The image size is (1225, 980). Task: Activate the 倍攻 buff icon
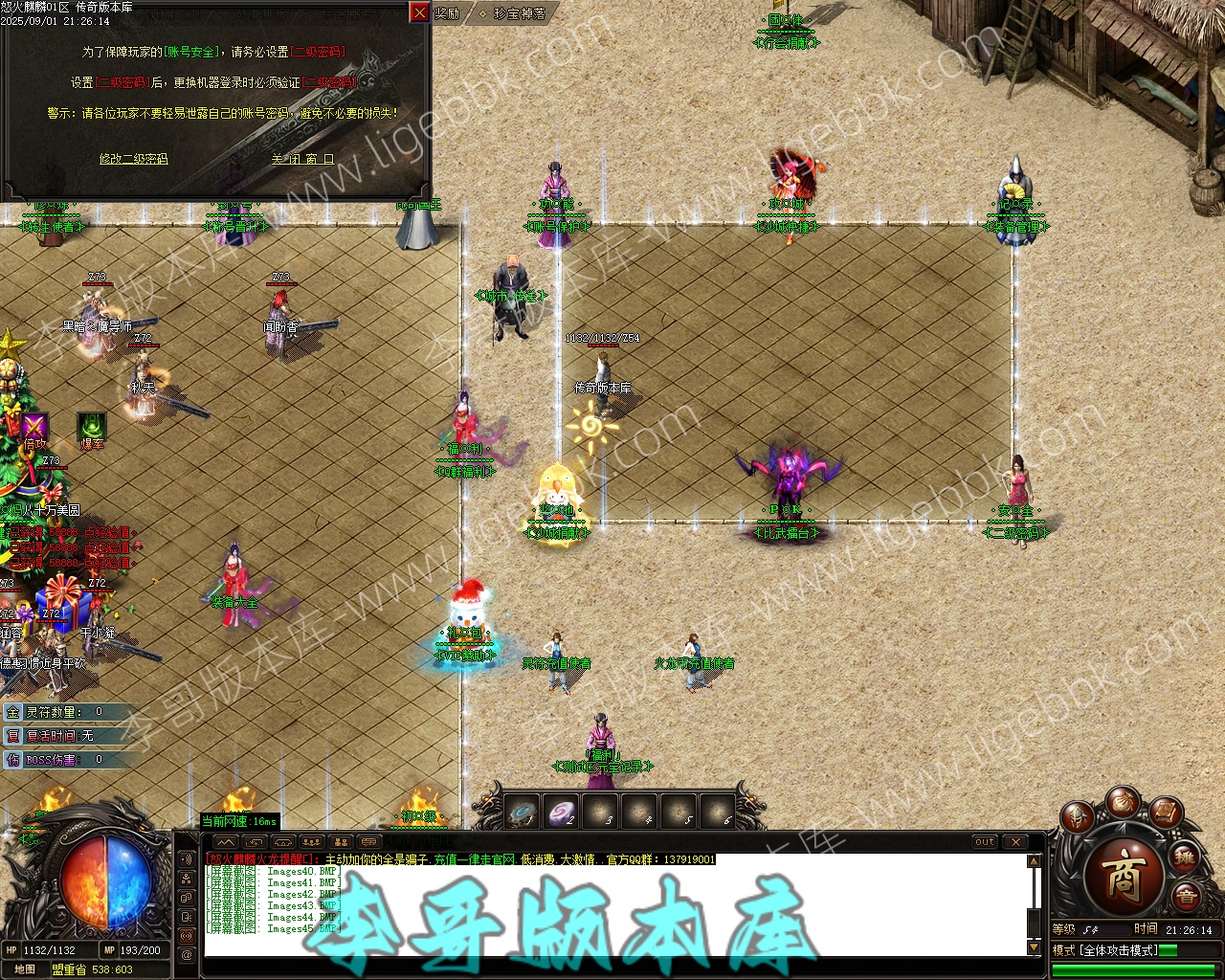(x=34, y=428)
